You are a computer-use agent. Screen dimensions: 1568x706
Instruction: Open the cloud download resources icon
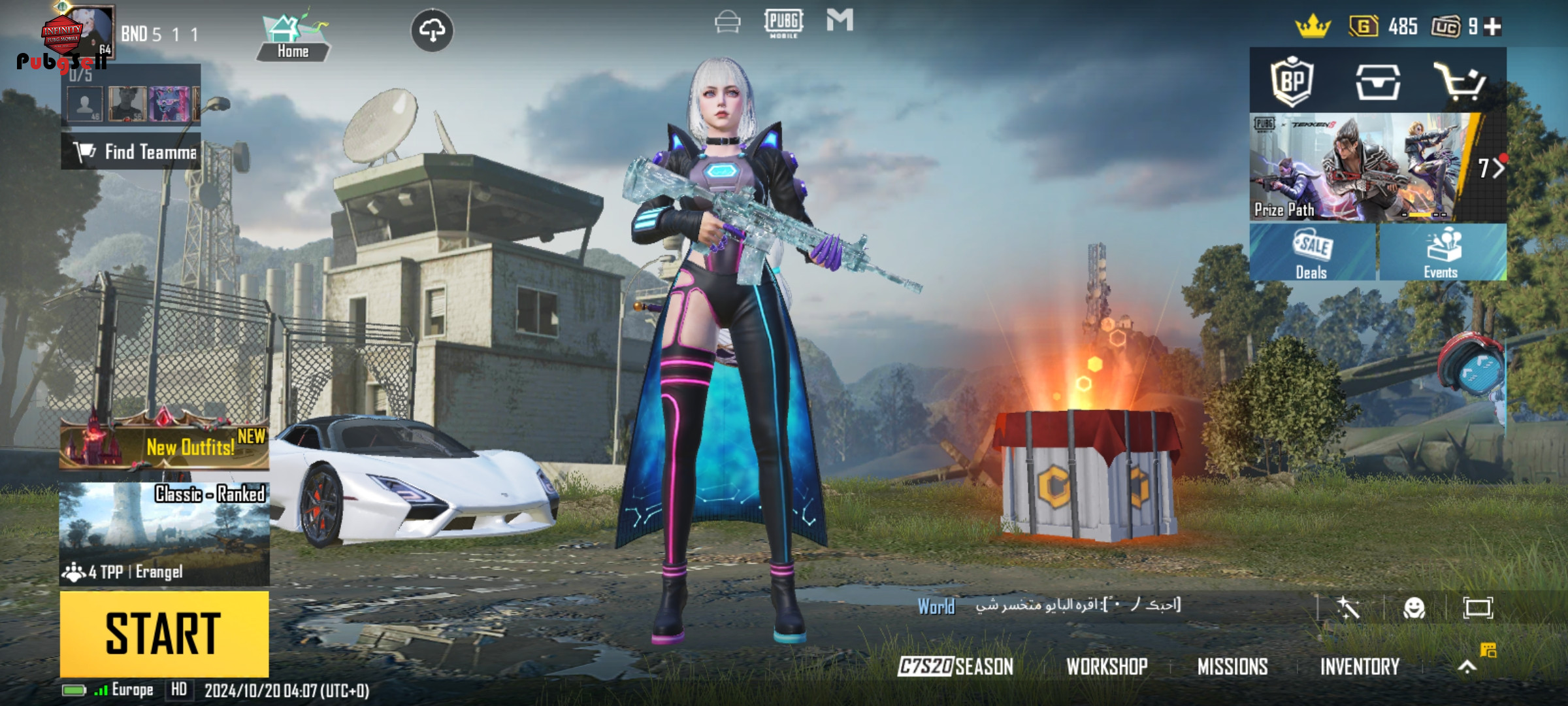432,30
